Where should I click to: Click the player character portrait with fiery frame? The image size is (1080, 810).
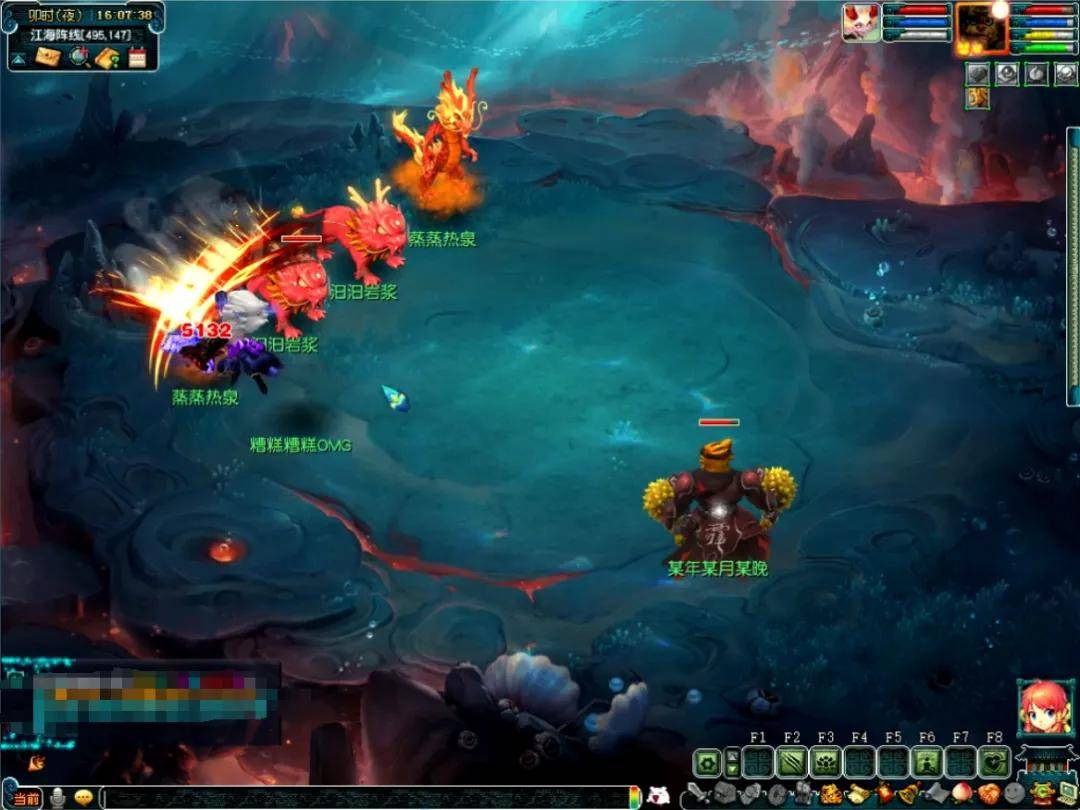point(981,27)
